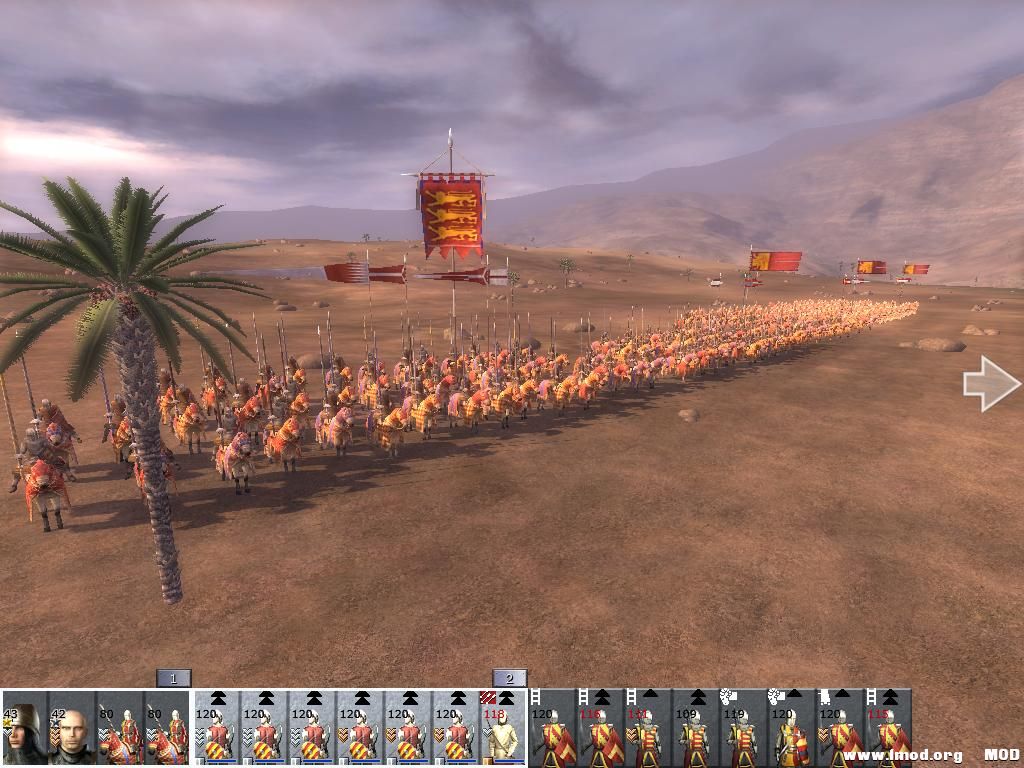Screen dimensions: 1024x768
Task: Select the unit card showing 116 men
Action: click(600, 728)
